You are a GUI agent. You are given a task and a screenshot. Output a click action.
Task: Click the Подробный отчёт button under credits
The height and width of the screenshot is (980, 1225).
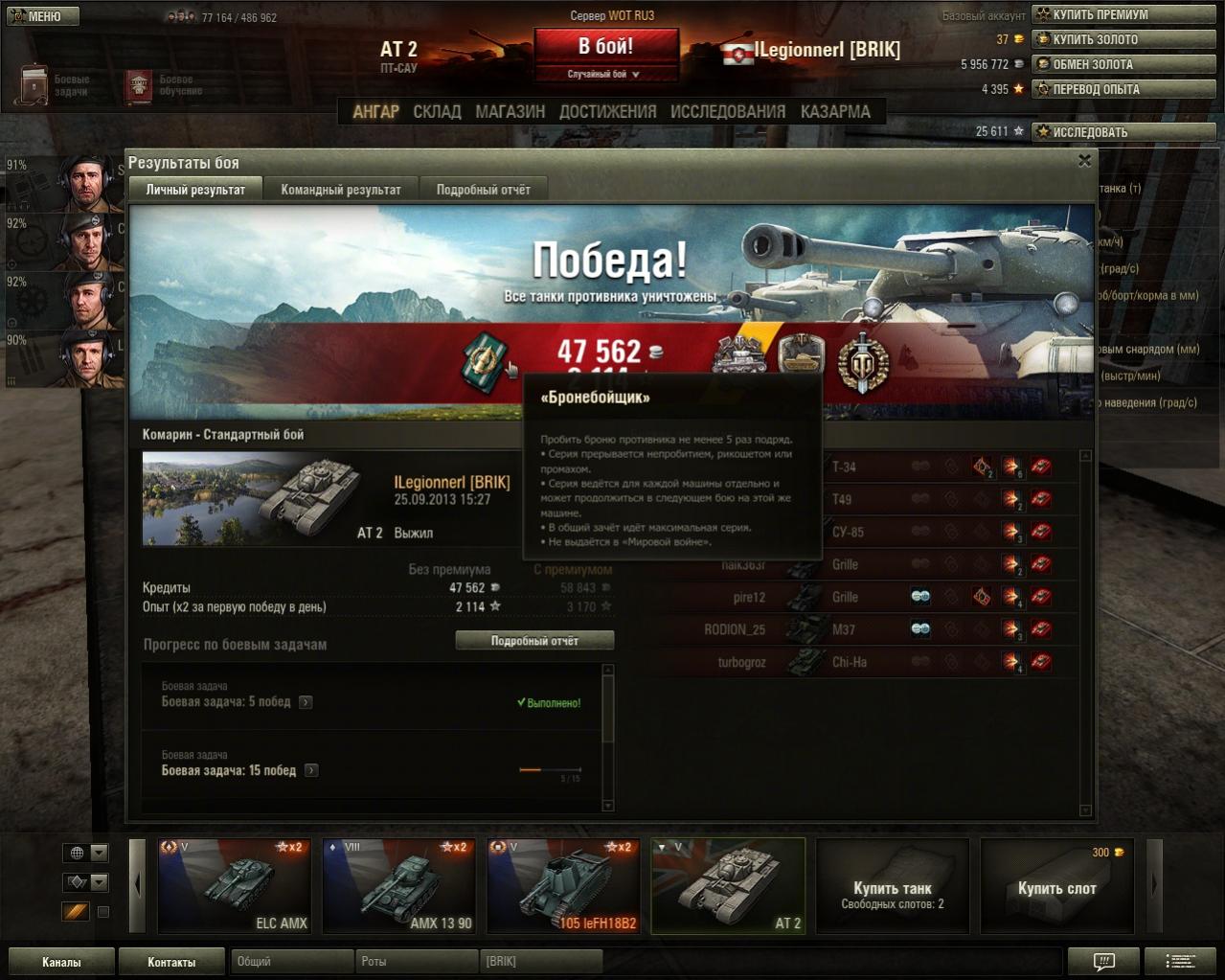534,641
